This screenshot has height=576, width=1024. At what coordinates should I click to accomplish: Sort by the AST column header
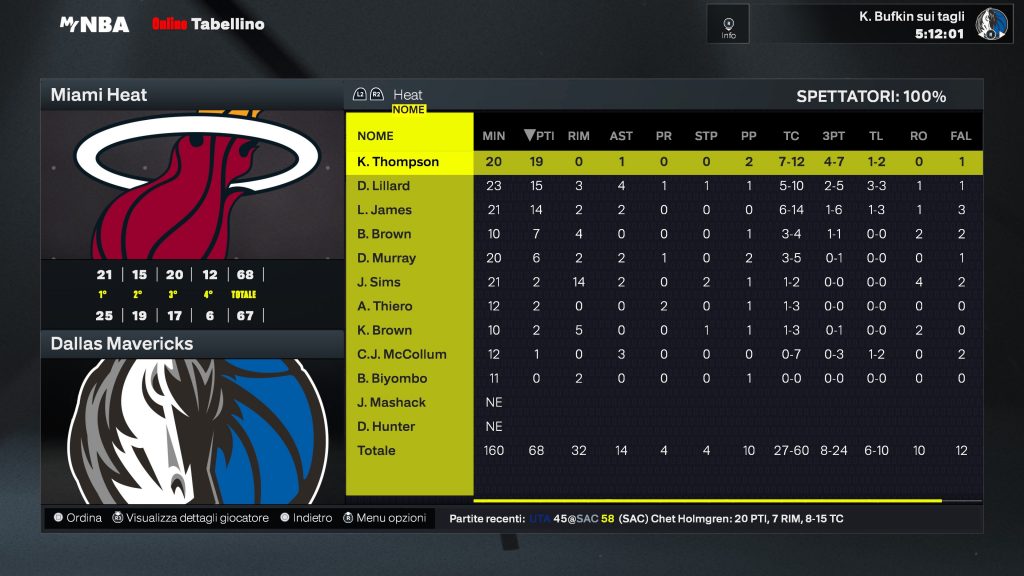621,136
